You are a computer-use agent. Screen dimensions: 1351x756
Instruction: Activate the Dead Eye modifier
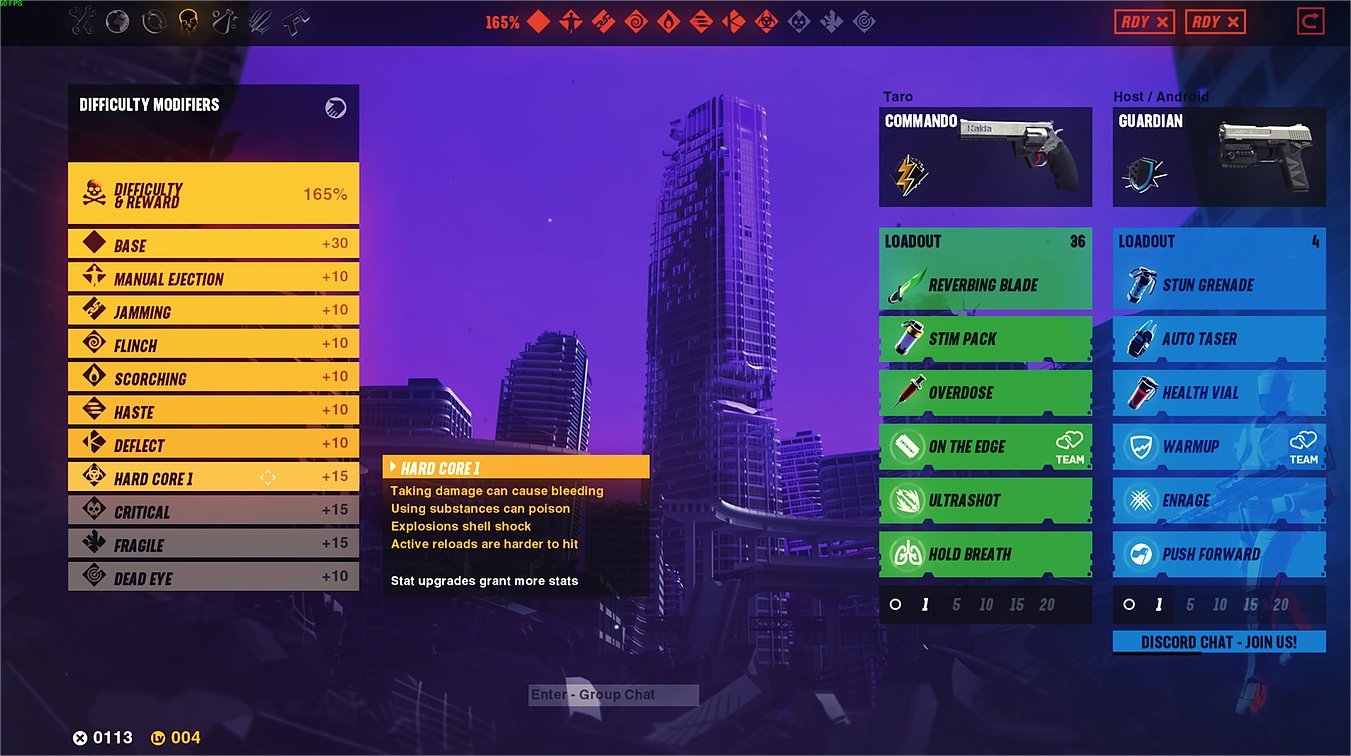[x=213, y=577]
